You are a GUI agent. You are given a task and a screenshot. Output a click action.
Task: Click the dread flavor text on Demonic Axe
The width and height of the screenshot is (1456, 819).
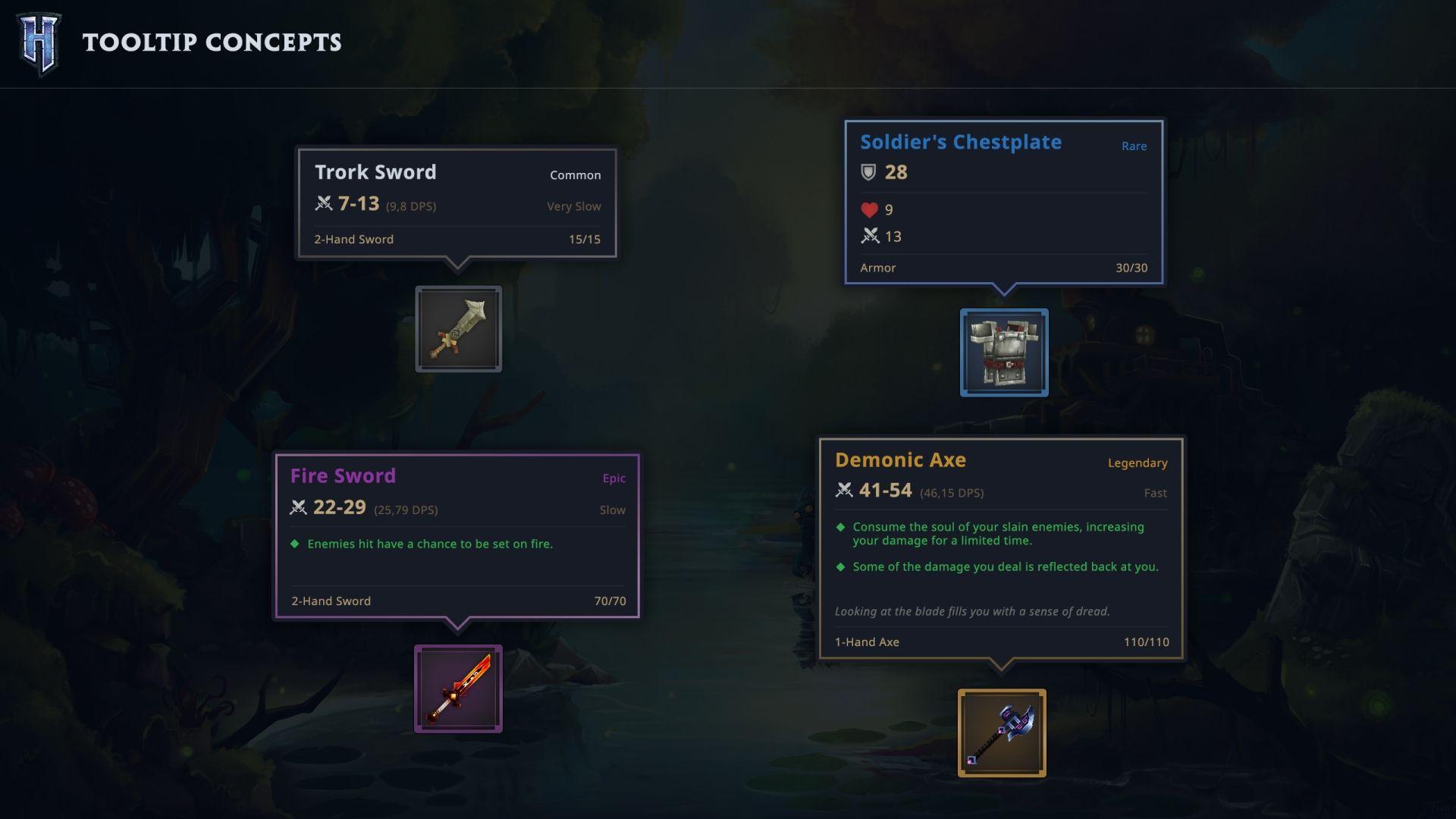971,610
